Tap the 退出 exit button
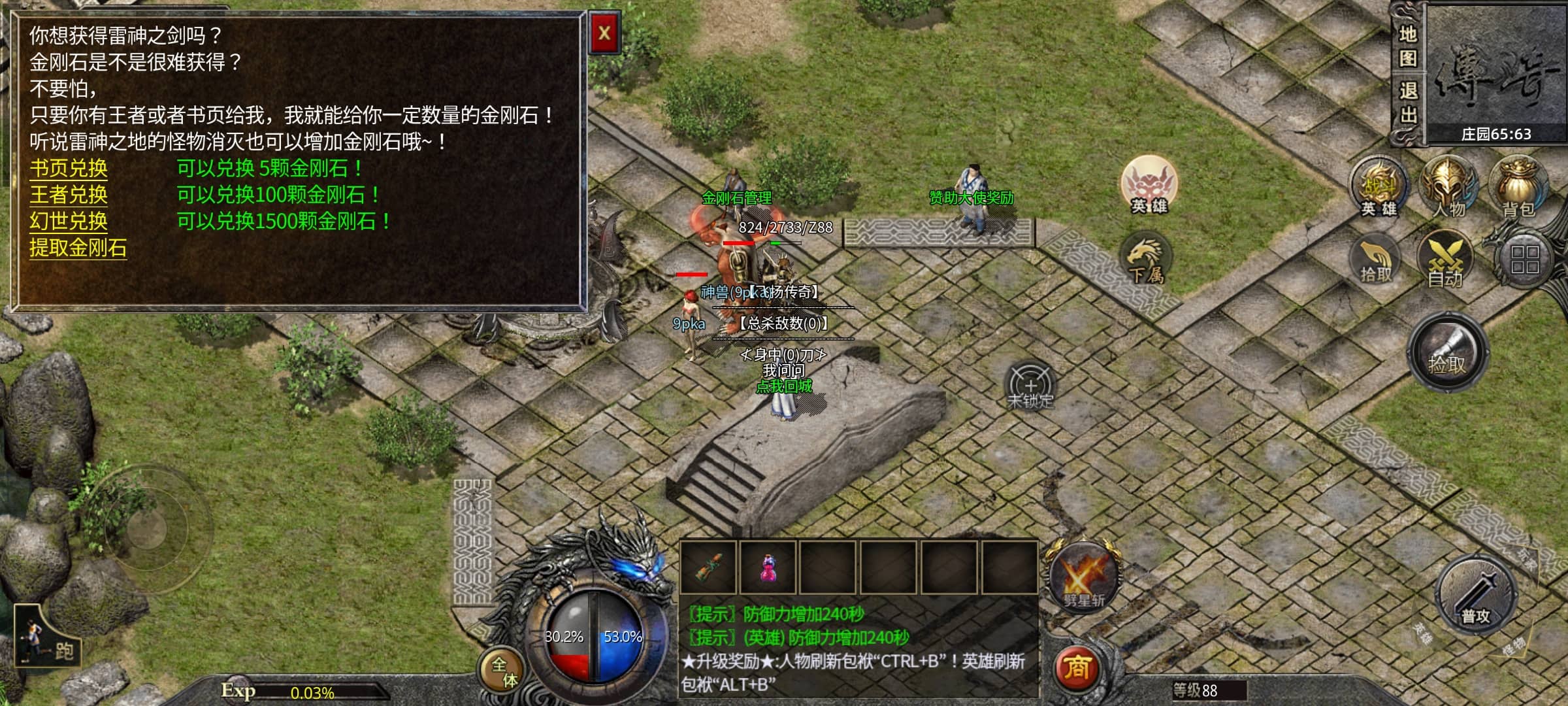1568x706 pixels. [1407, 103]
